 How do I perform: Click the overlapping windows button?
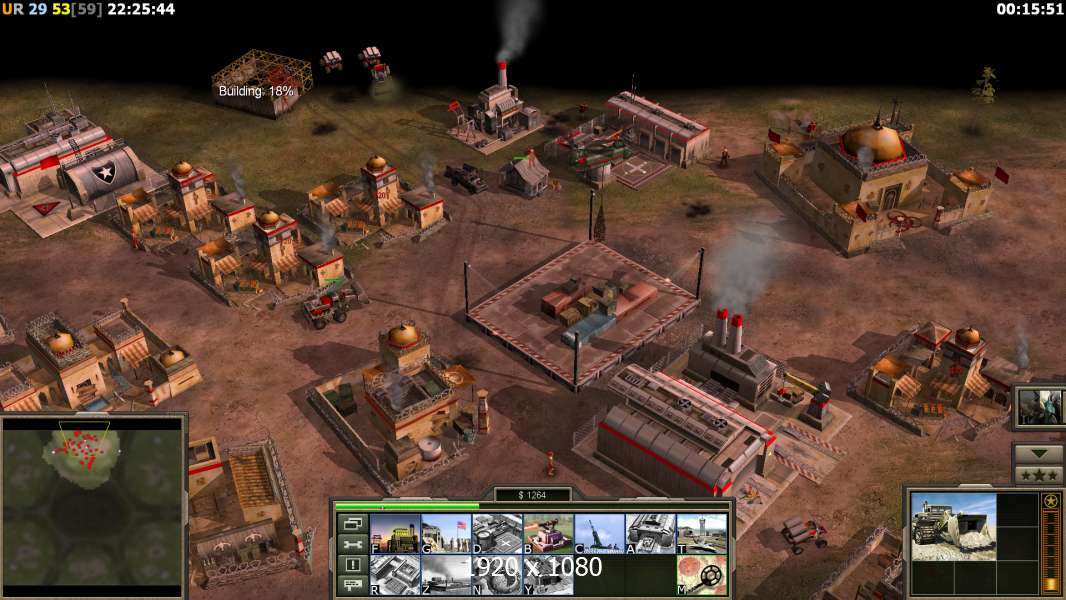(352, 523)
